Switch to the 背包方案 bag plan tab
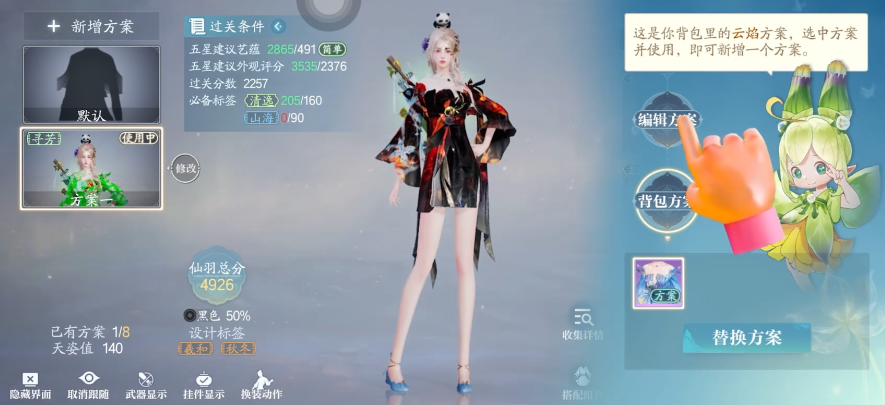 (665, 199)
